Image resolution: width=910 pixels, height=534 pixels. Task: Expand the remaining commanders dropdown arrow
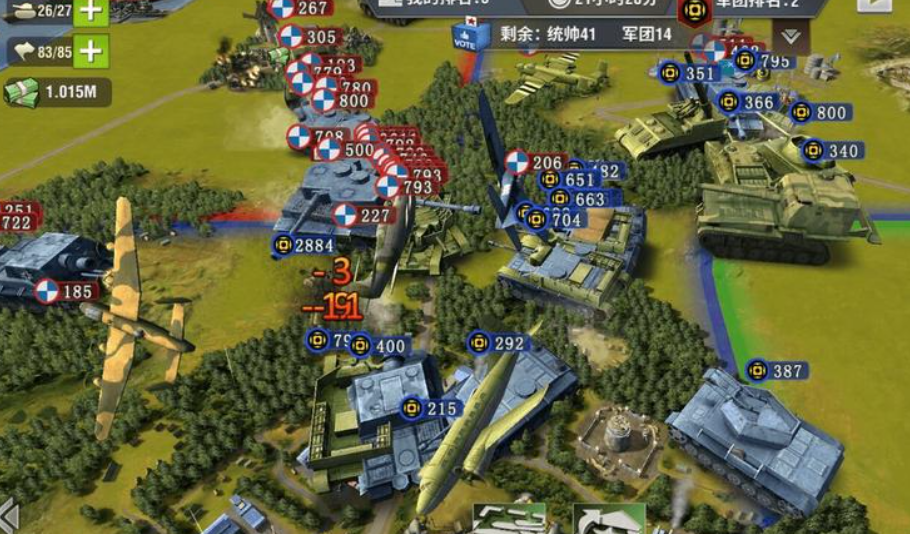pyautogui.click(x=791, y=37)
